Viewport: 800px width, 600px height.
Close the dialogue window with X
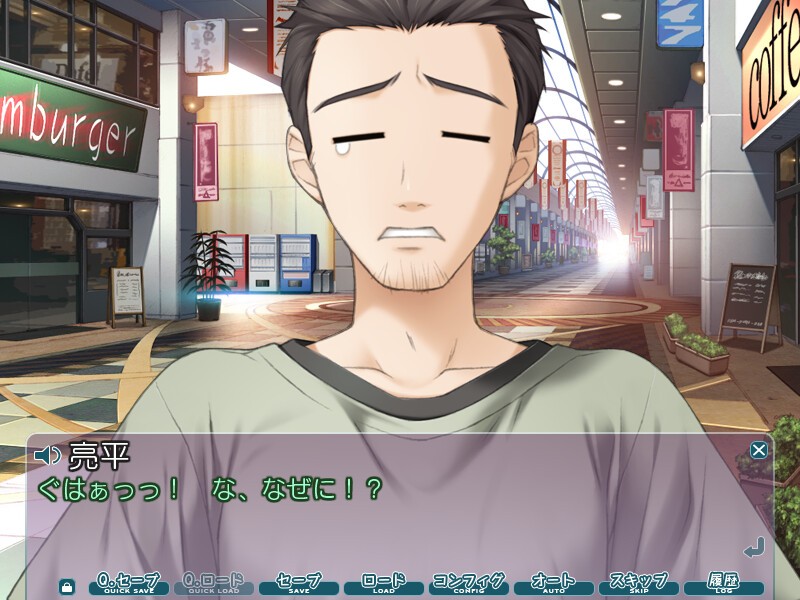click(x=759, y=450)
